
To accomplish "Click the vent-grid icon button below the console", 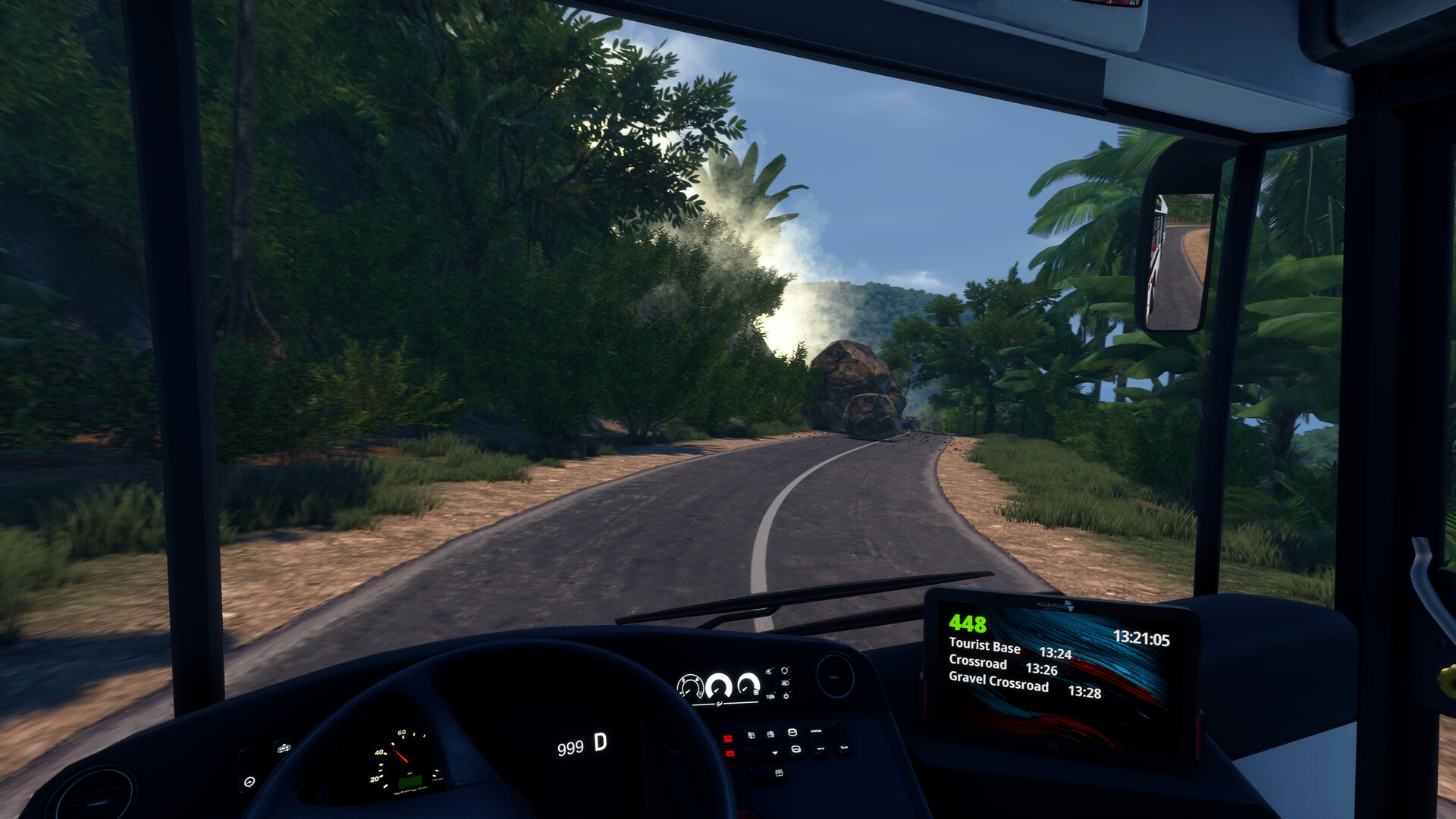I will [x=780, y=773].
